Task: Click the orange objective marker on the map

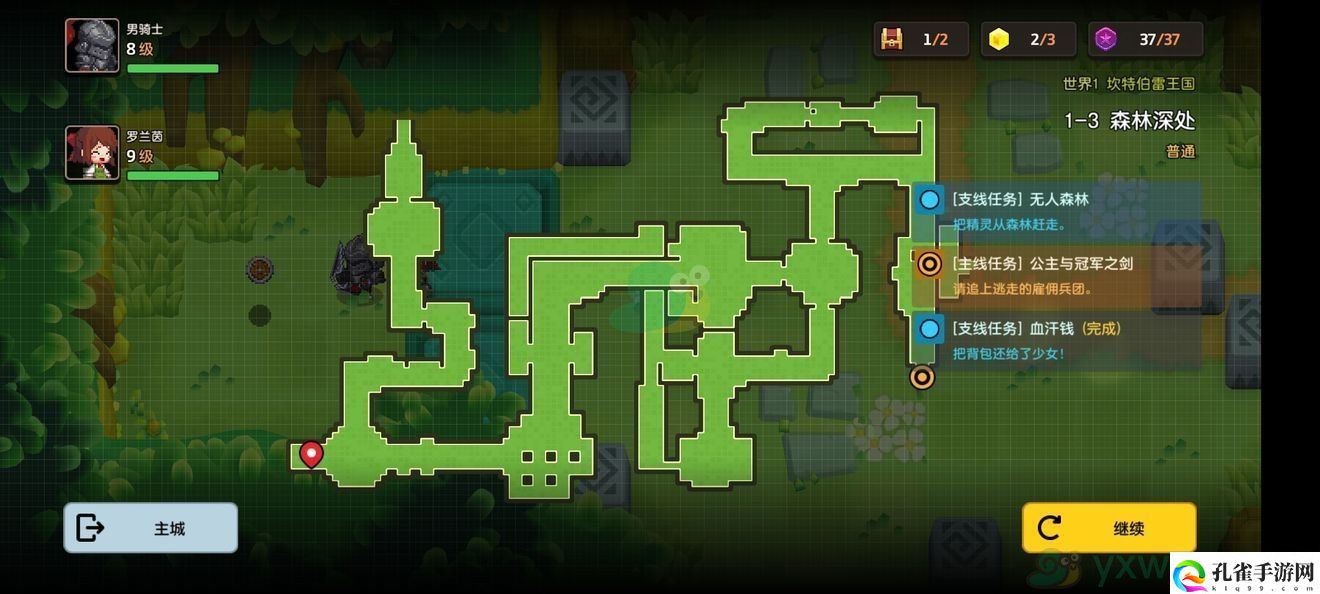Action: click(922, 377)
